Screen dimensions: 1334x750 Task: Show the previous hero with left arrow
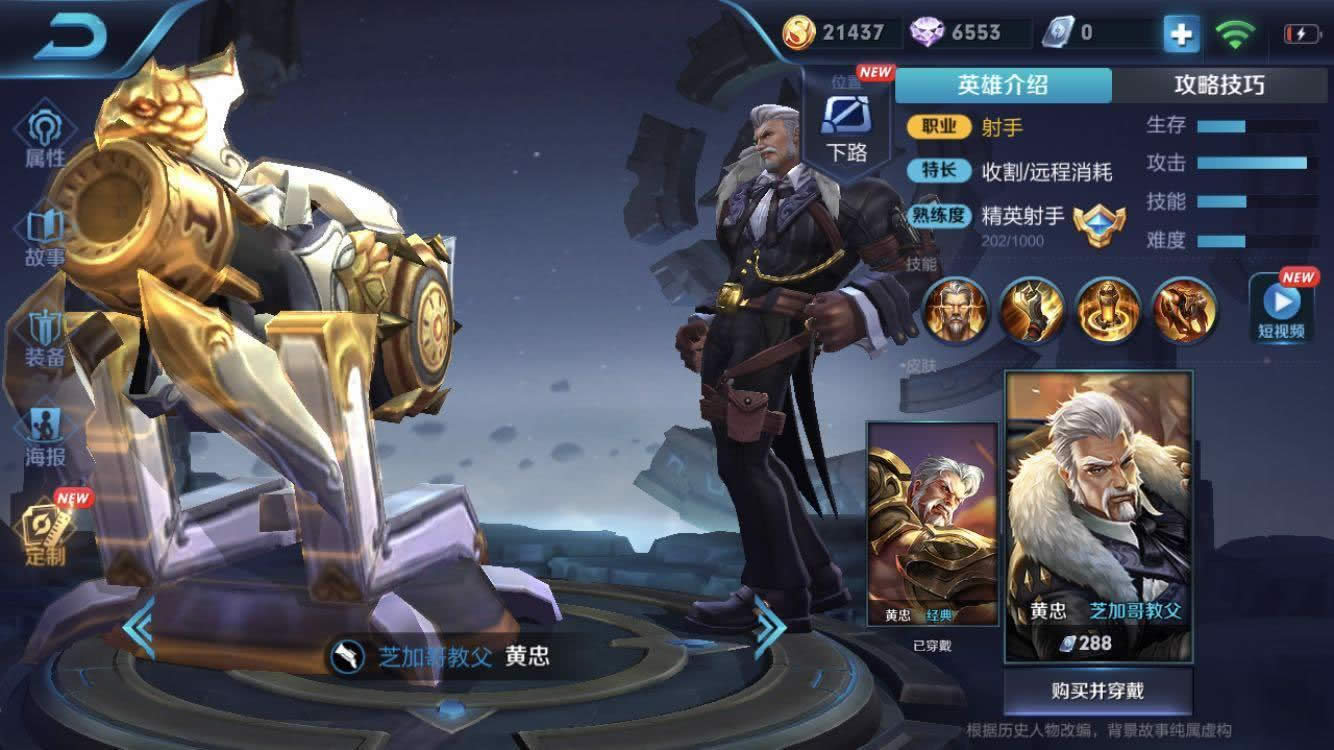click(x=139, y=627)
